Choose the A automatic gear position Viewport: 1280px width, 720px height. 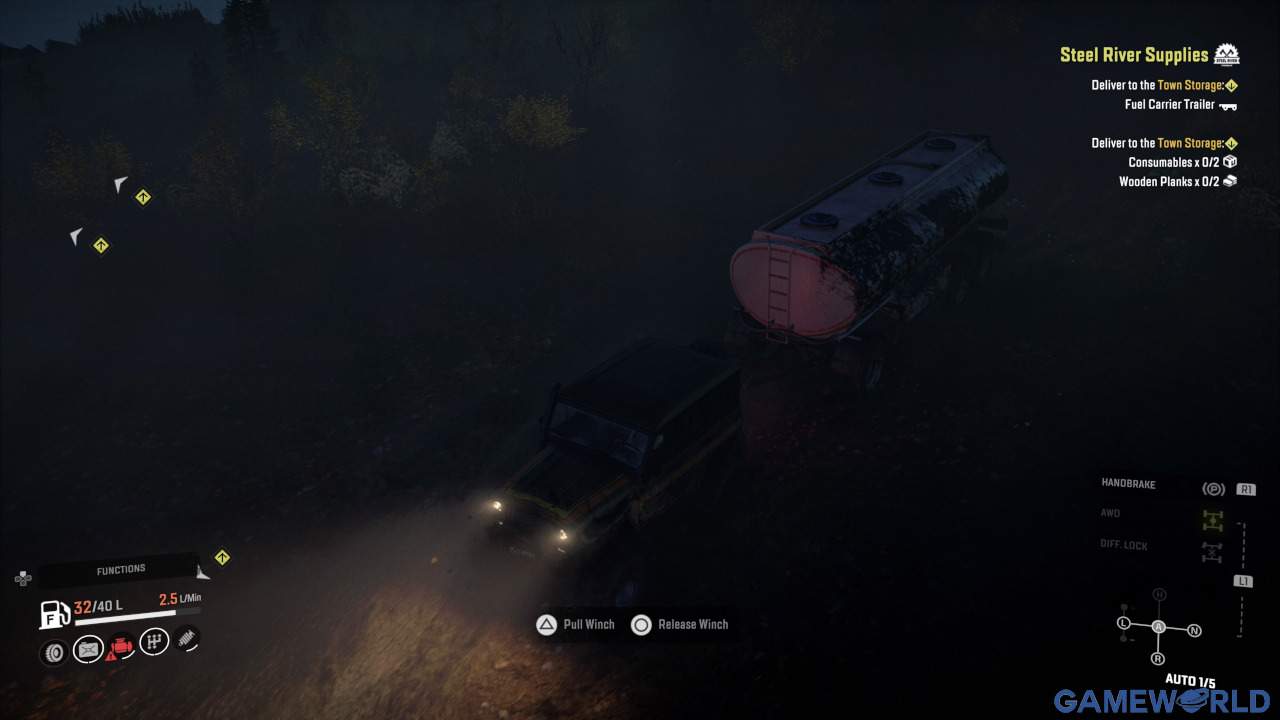(x=1159, y=626)
